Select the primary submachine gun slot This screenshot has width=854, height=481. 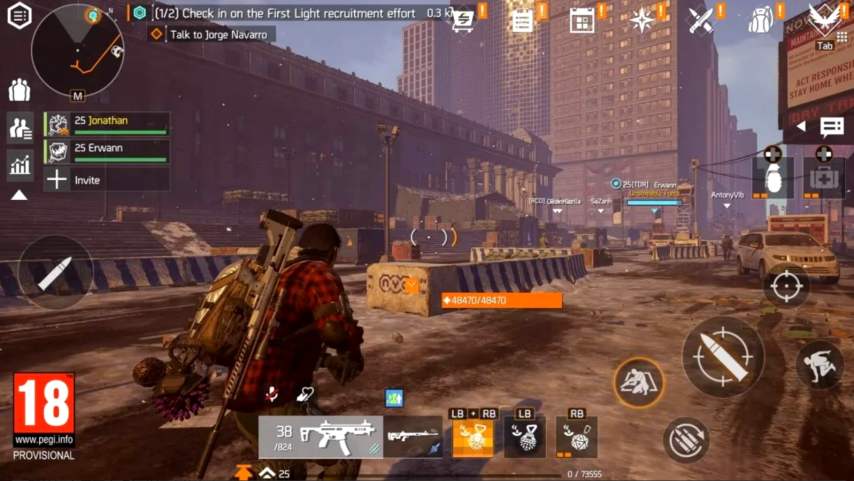click(x=321, y=436)
